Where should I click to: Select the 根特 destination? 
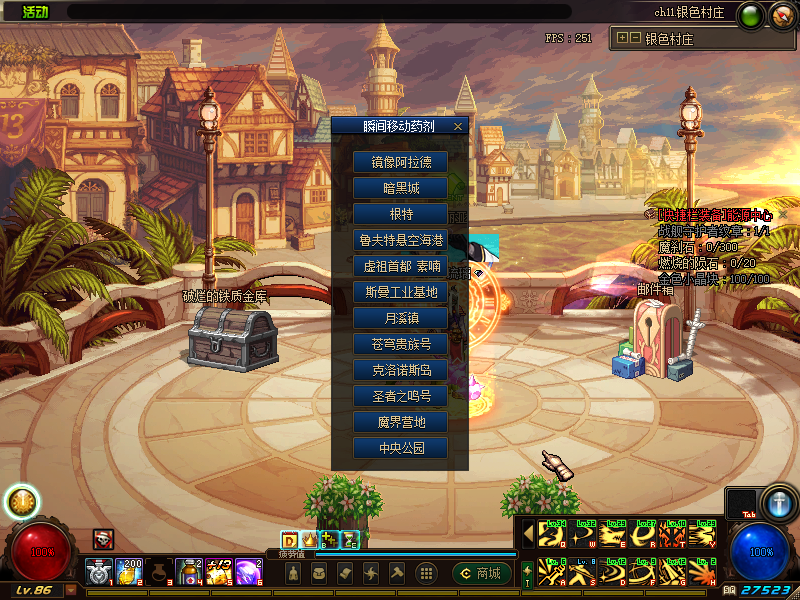pos(400,214)
